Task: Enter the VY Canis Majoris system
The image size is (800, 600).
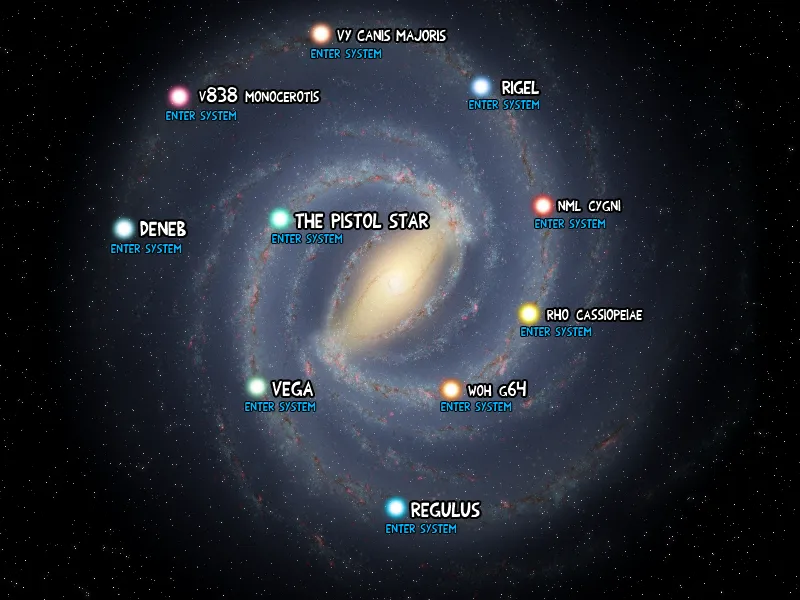Action: click(346, 53)
